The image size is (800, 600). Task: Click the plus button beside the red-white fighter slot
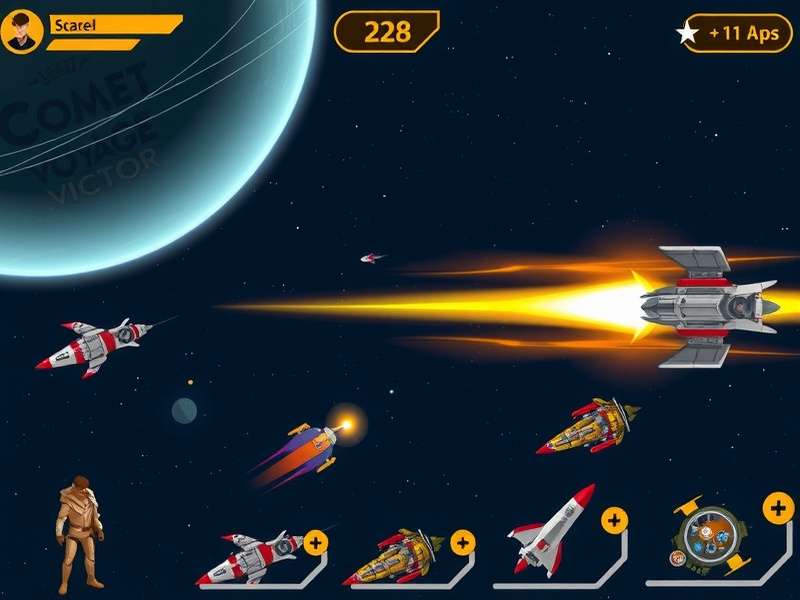(x=316, y=543)
